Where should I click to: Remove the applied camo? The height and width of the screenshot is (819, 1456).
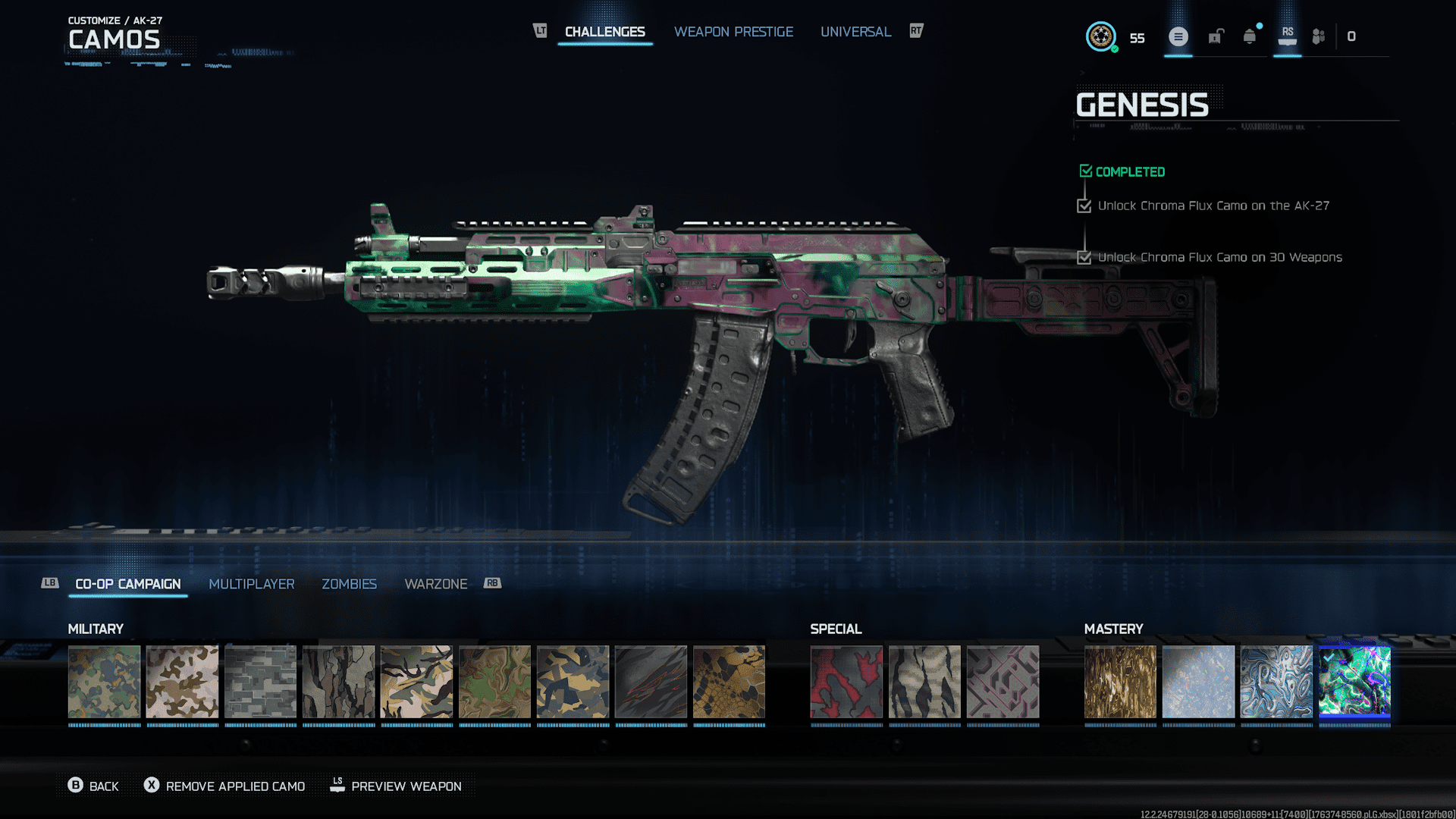[x=224, y=786]
